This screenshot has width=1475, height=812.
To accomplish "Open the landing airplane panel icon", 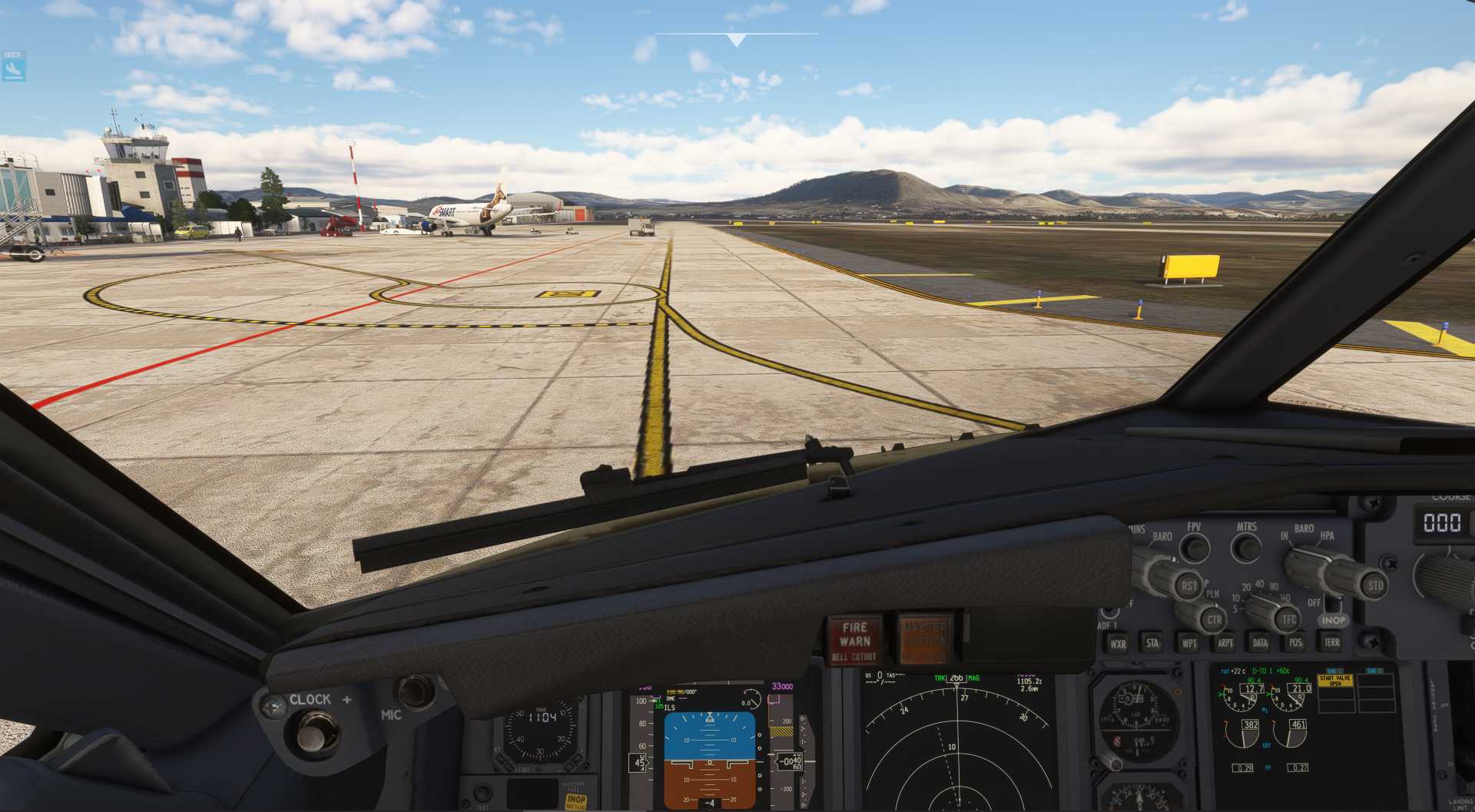I will tap(13, 69).
